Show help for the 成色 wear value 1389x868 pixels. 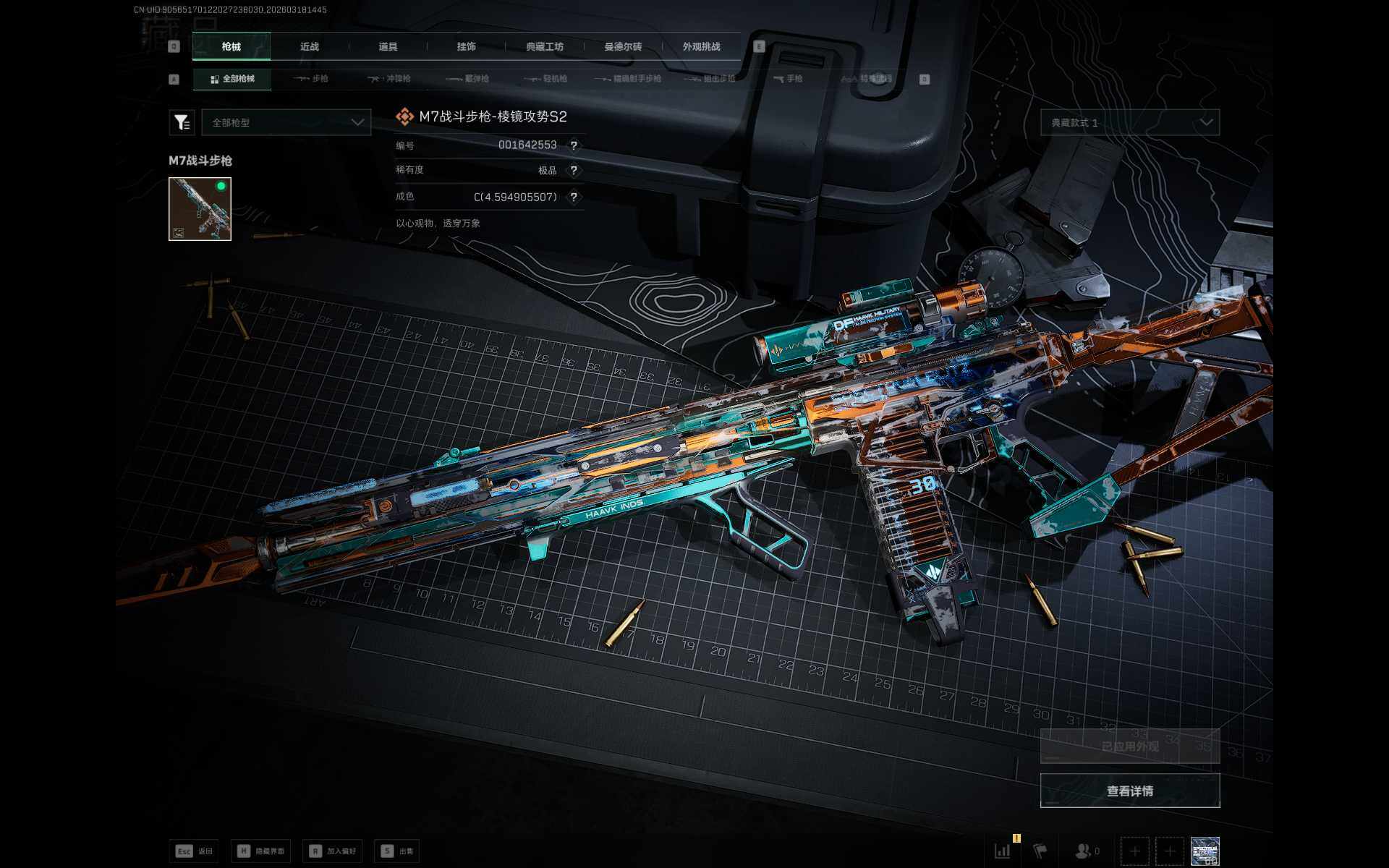coord(574,197)
